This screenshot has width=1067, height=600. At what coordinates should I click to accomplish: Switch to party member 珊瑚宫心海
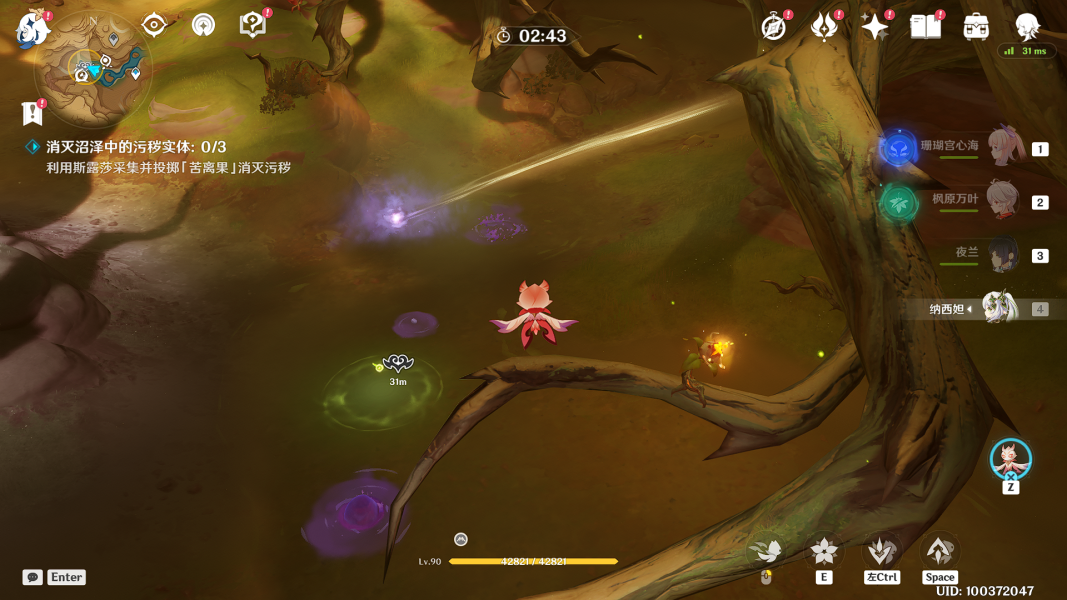click(x=1004, y=147)
